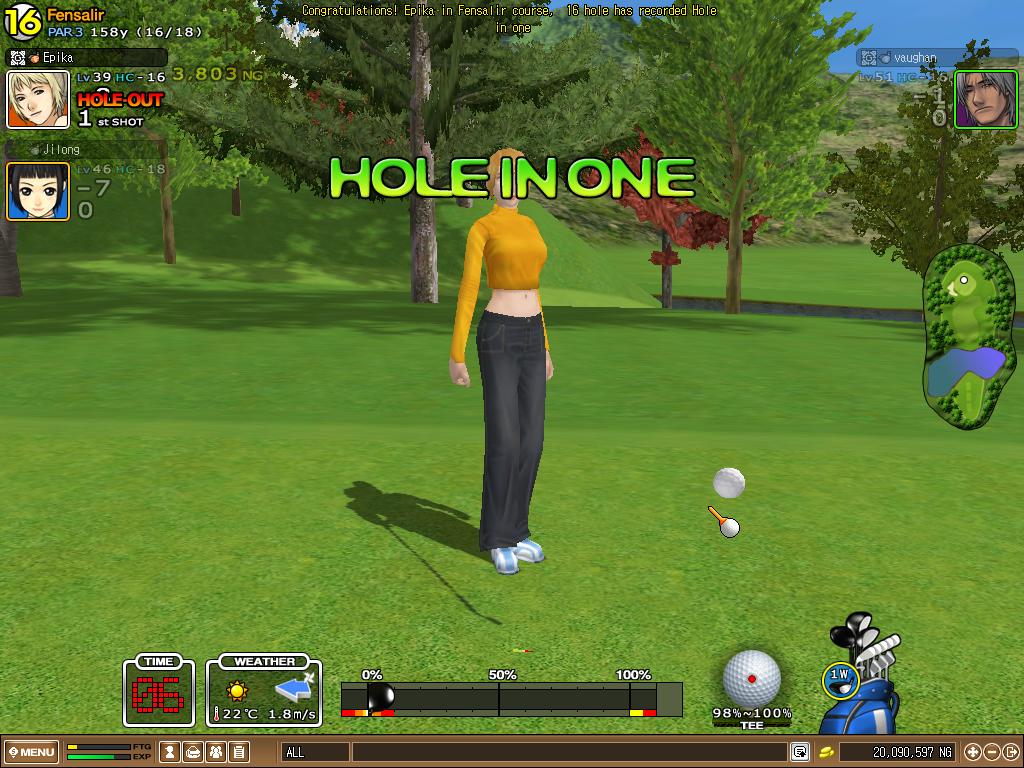Click the course hole minimap
Viewport: 1024px width, 768px height.
coord(968,336)
